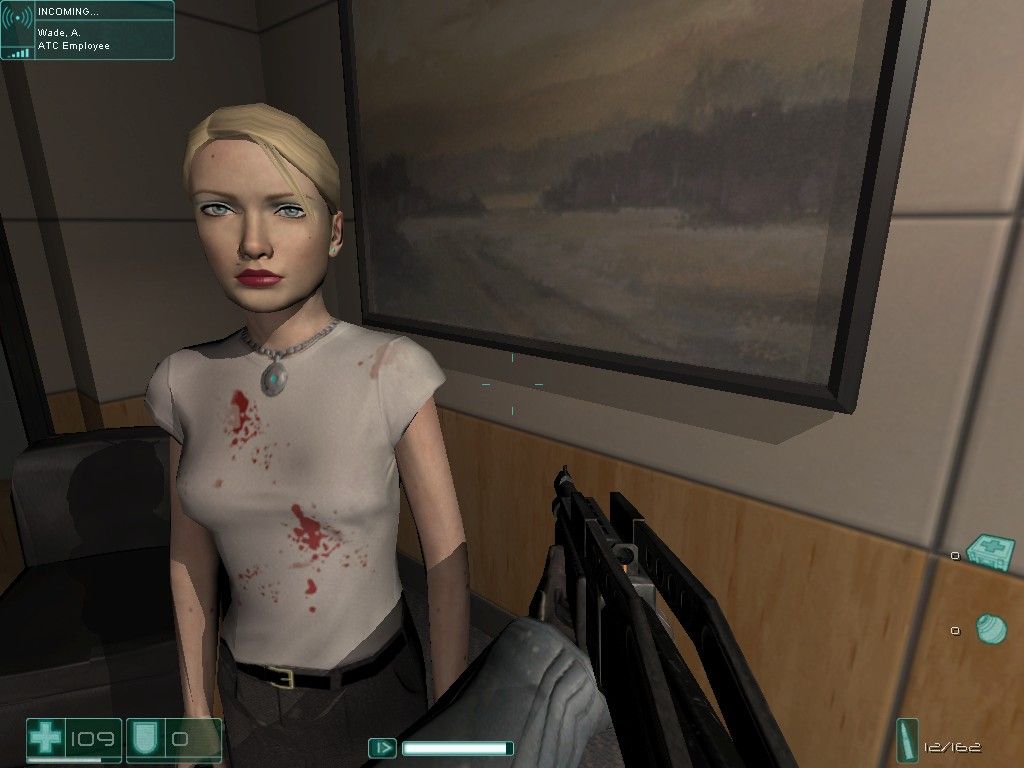
Task: Choose the grenade icon
Action: 990,629
